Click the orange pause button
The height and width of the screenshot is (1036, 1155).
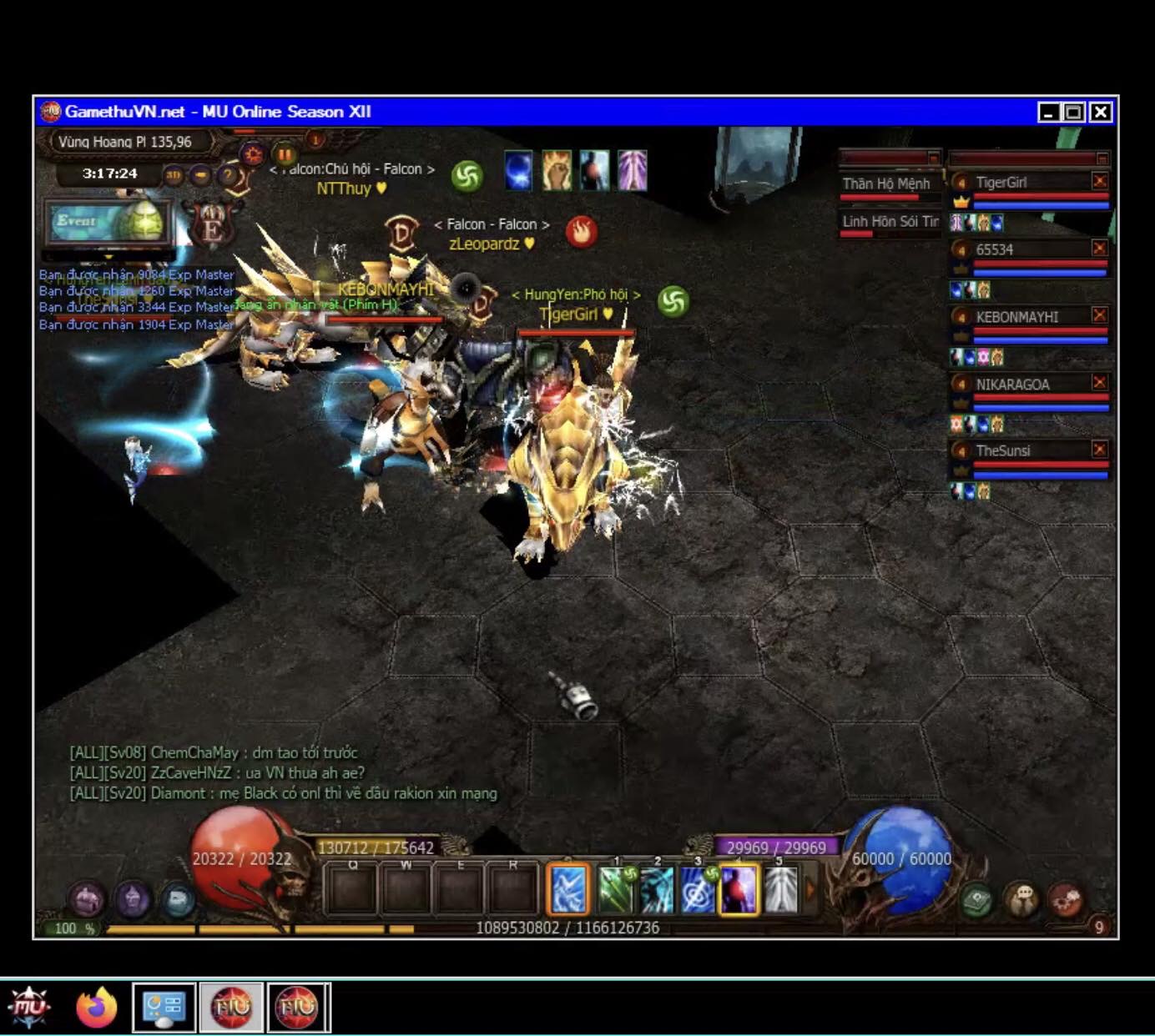[285, 154]
